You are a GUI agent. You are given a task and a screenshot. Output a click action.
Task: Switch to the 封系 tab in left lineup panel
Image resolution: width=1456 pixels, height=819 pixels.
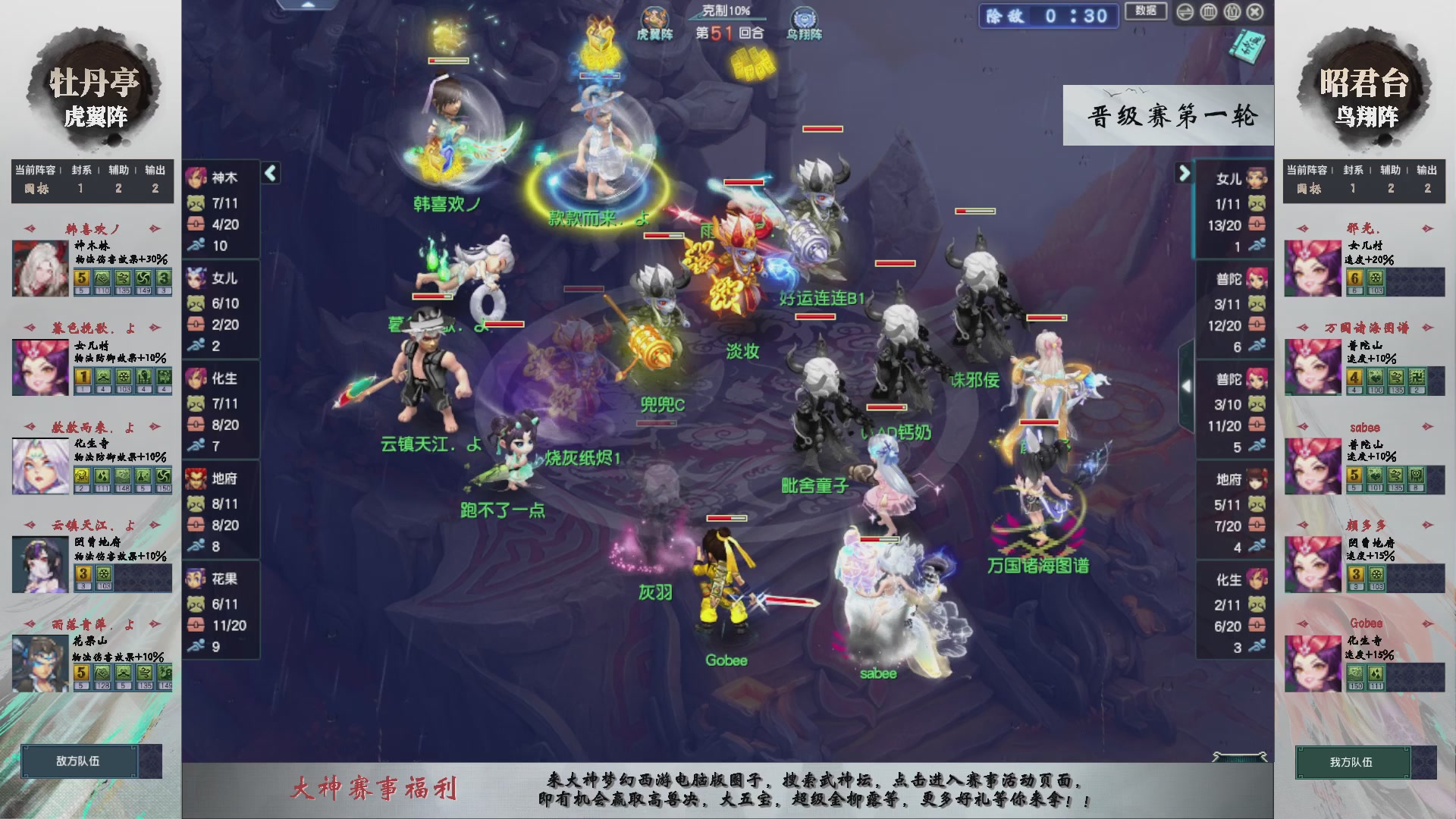coord(81,171)
